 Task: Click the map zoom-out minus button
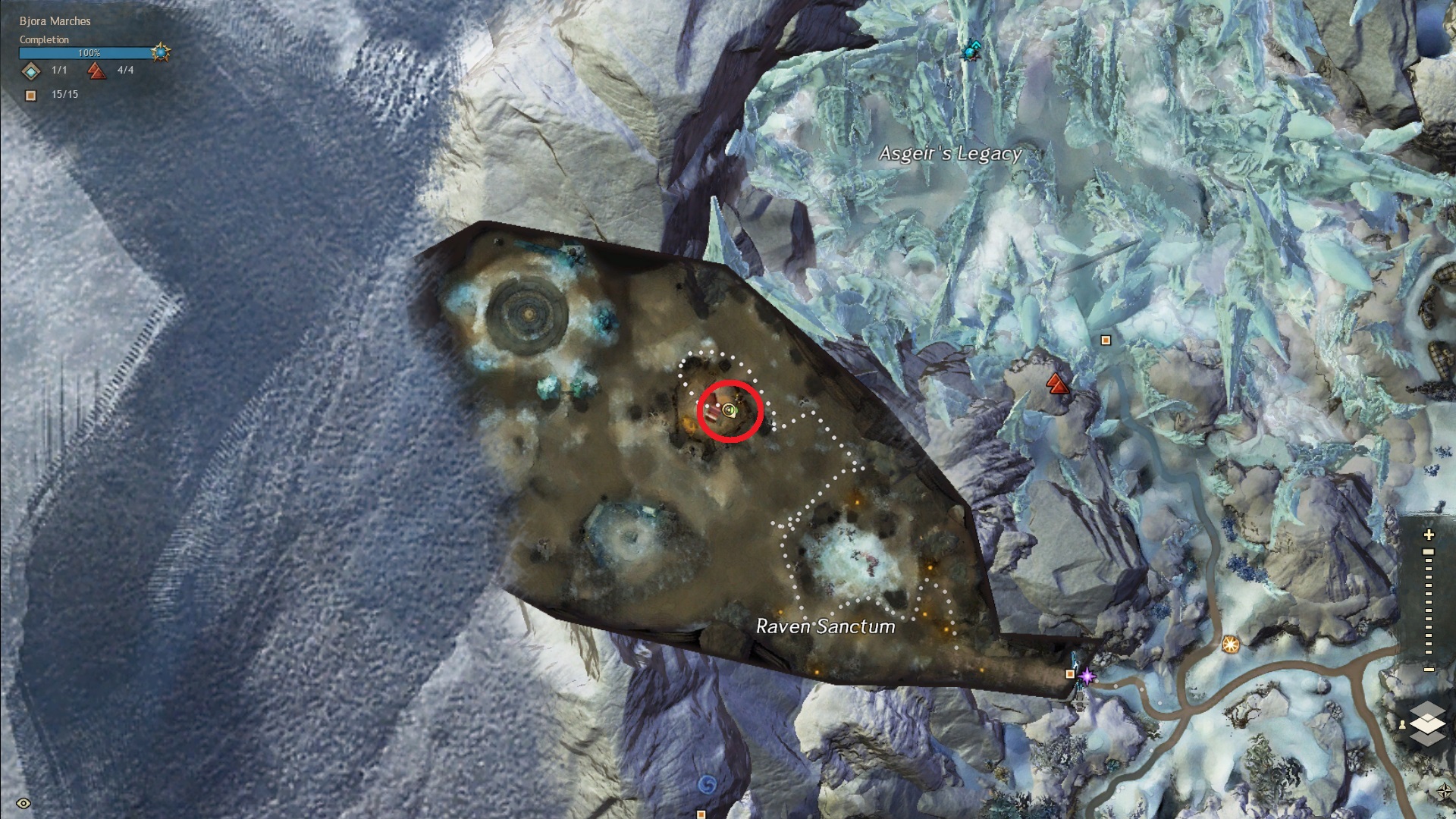(x=1429, y=670)
